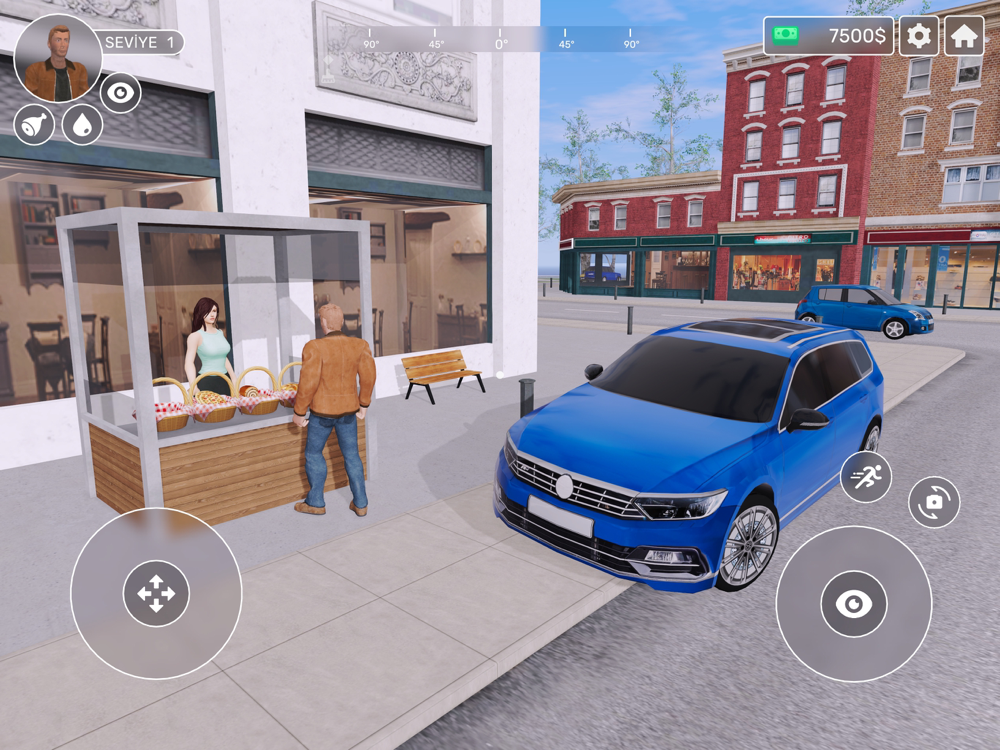Activate the sprint running-man button

(x=865, y=477)
